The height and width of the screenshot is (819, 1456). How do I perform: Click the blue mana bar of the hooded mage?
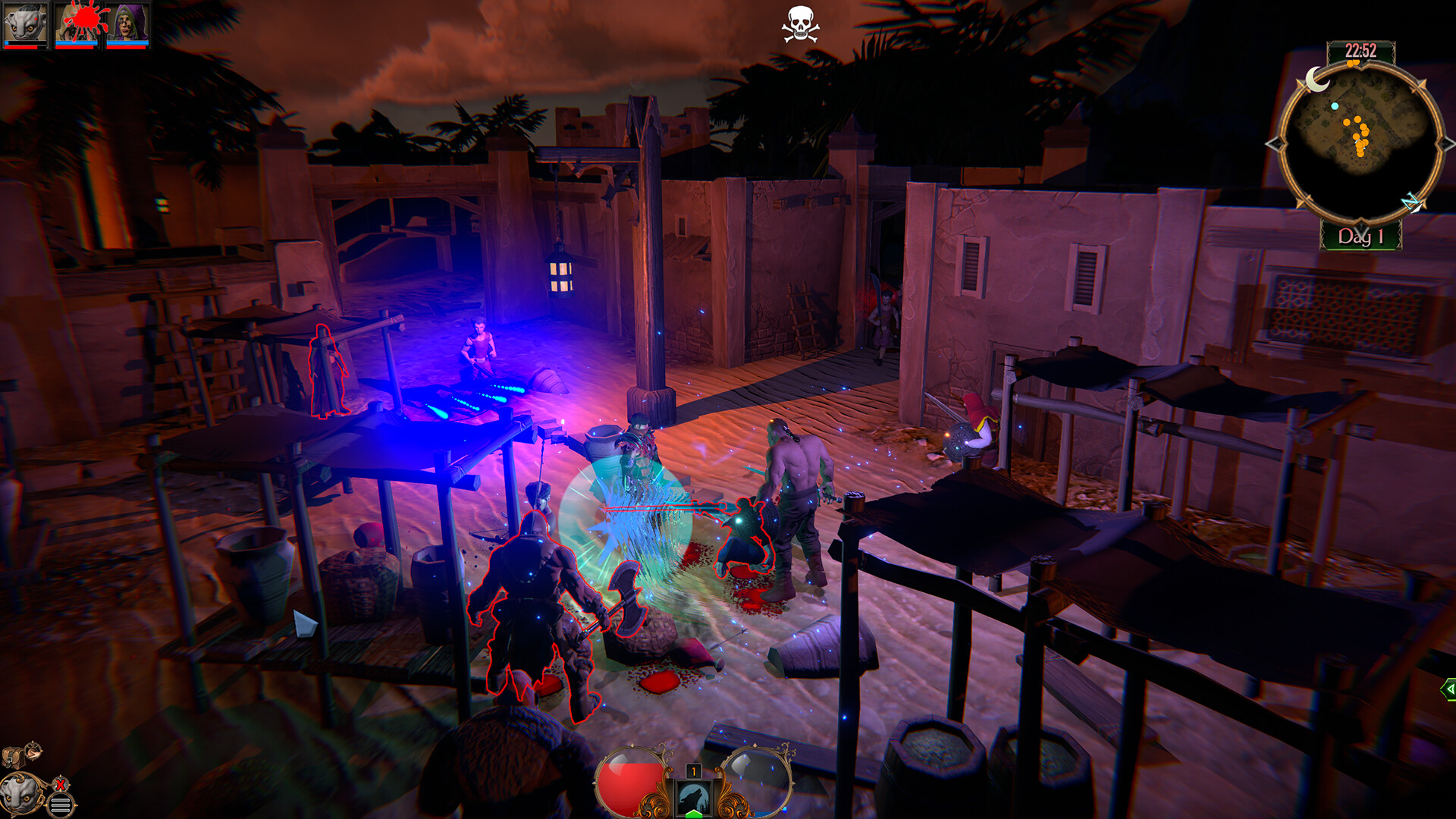128,42
